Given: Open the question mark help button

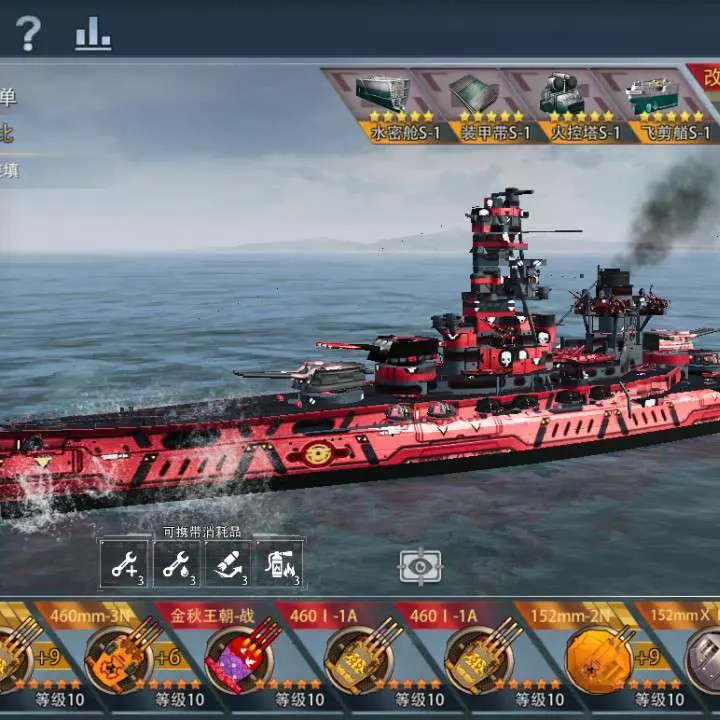Looking at the screenshot, I should [28, 34].
